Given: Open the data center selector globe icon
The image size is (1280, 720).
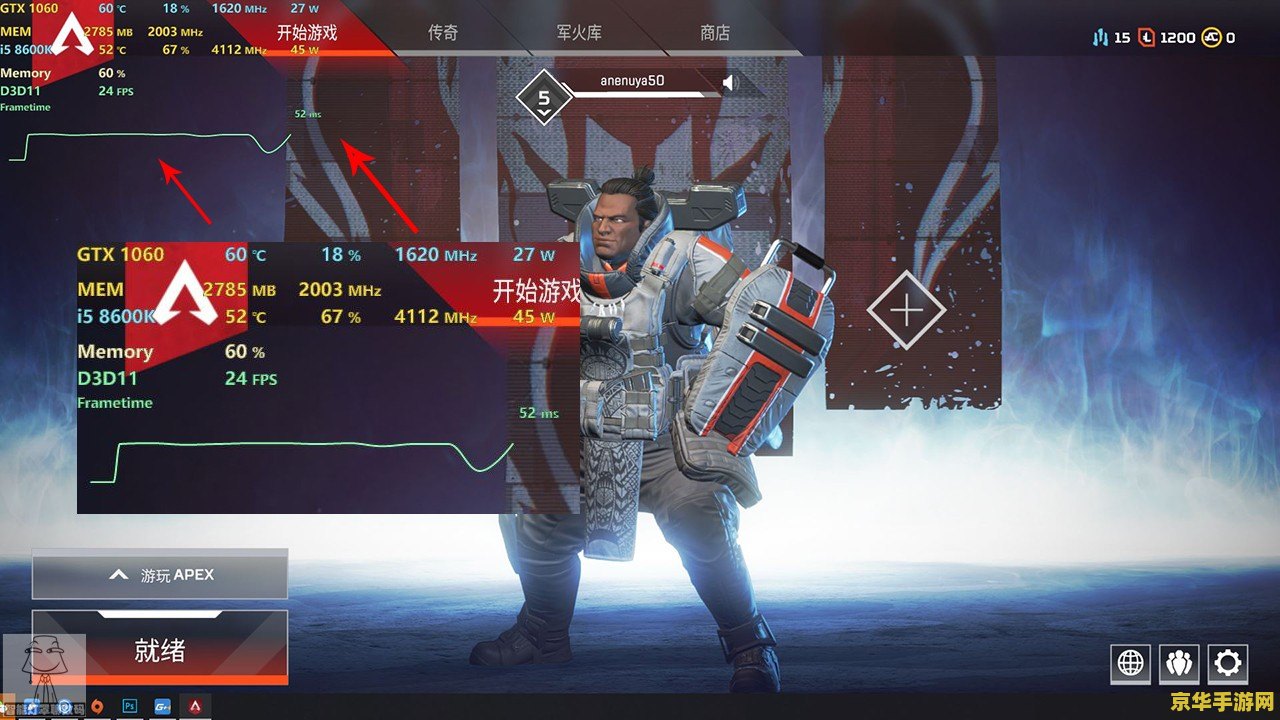Looking at the screenshot, I should coord(1131,662).
